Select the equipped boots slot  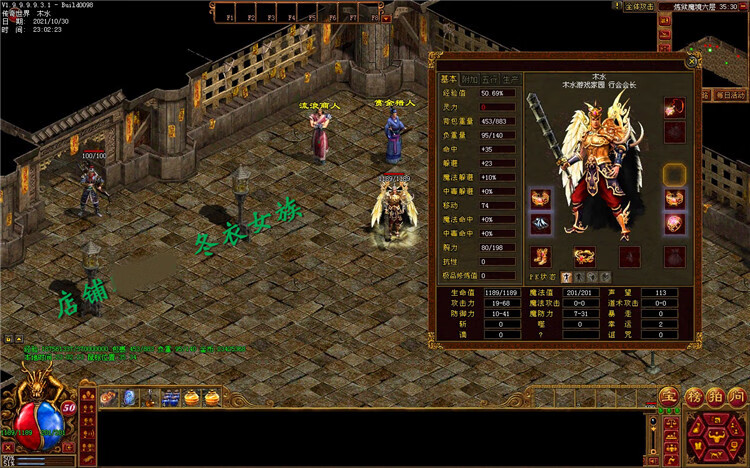click(541, 257)
